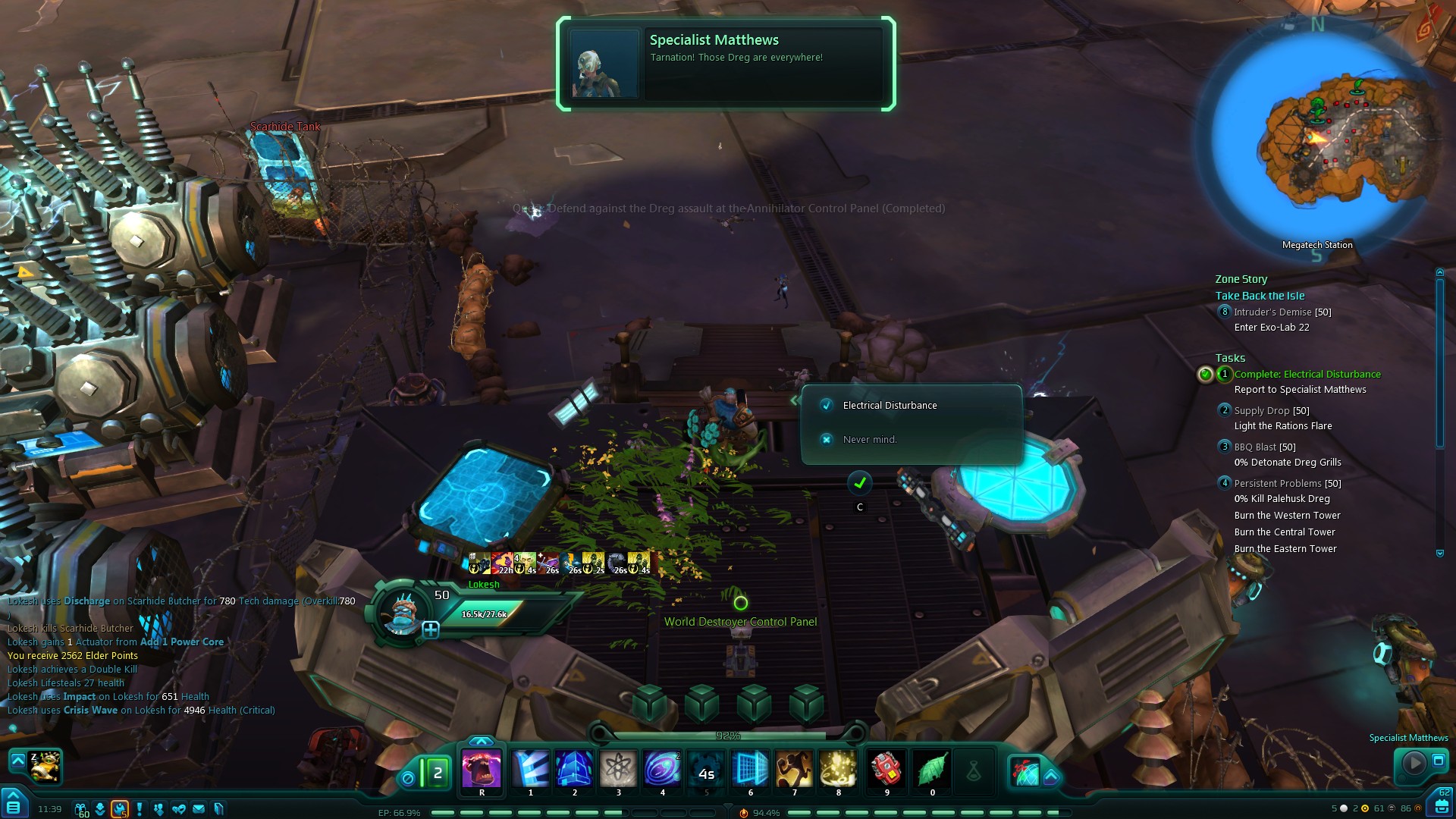Open the main menu list button
1456x819 pixels.
point(14,806)
